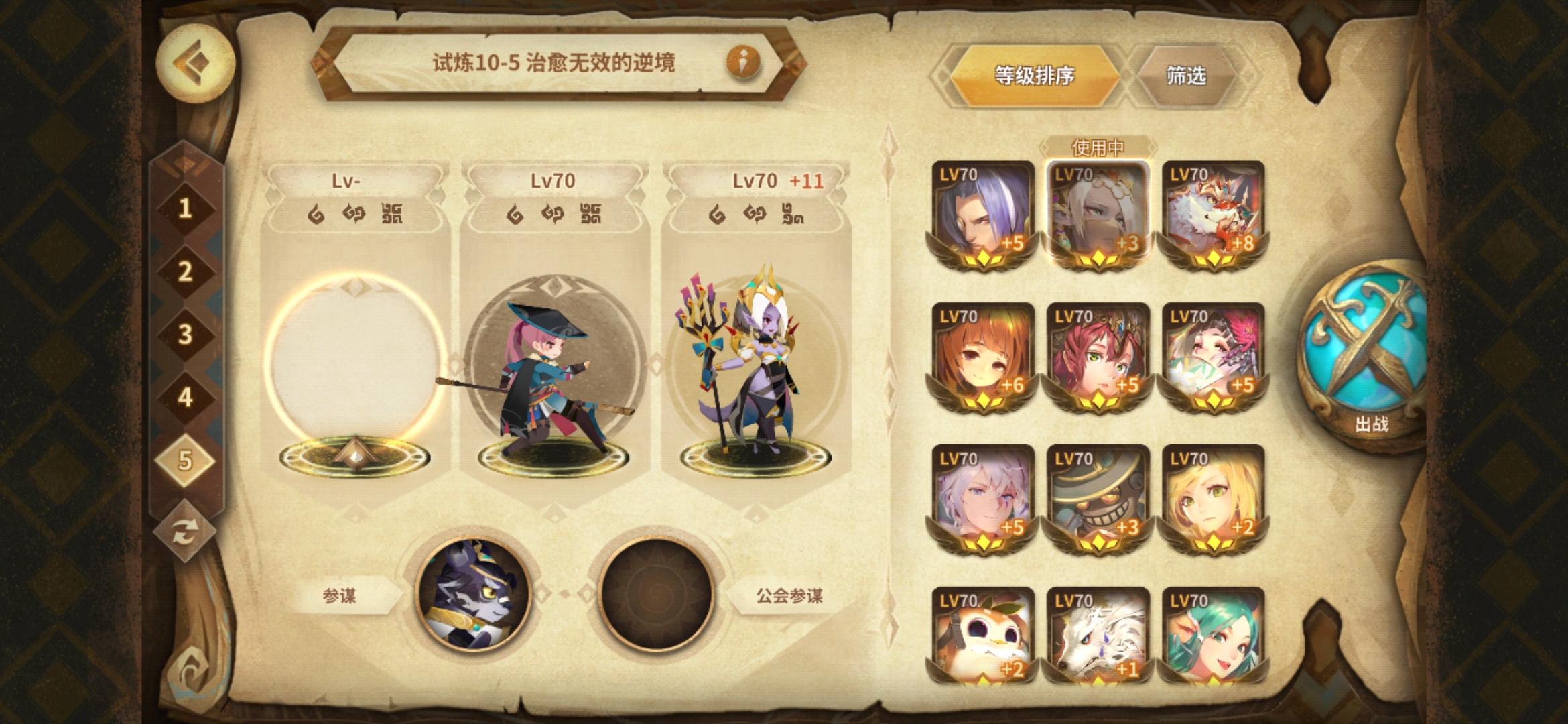
Task: Switch to the 筛选 filter option
Action: pos(1186,76)
